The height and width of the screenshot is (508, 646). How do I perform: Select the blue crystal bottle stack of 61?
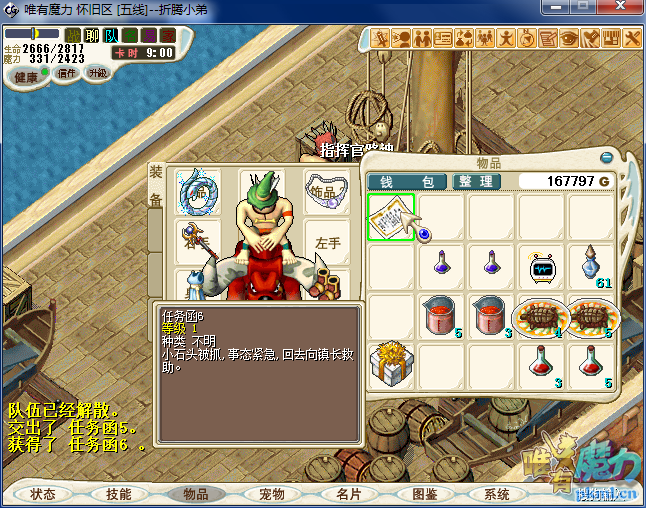(x=591, y=267)
